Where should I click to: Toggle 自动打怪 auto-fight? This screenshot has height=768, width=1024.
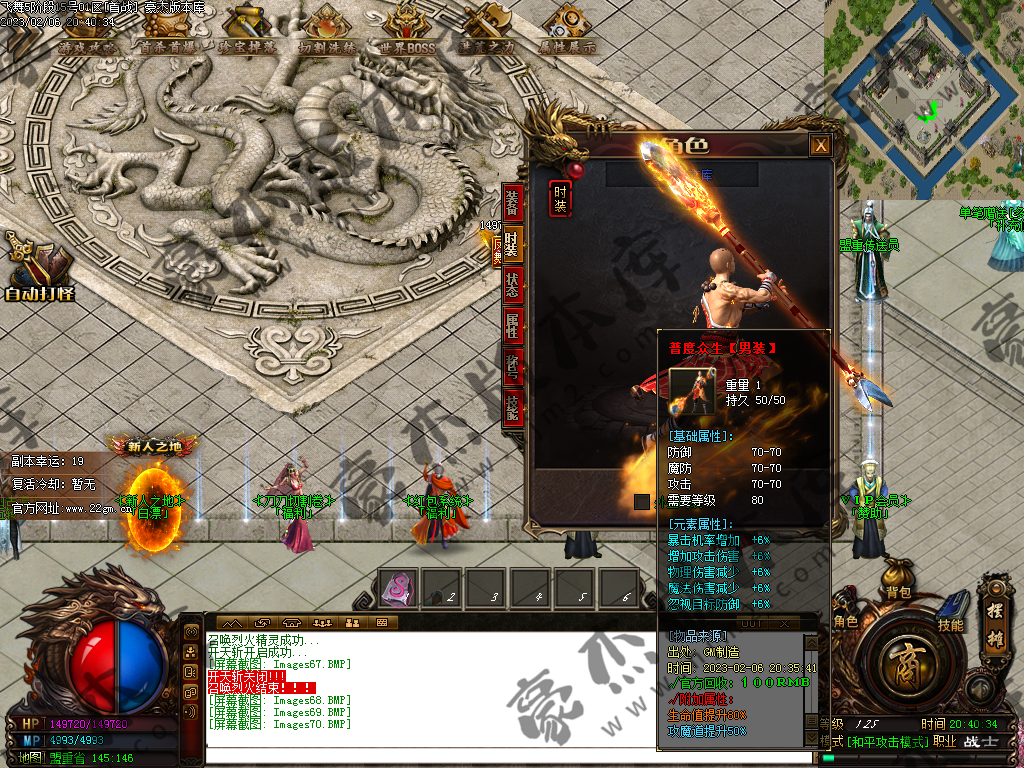point(39,268)
